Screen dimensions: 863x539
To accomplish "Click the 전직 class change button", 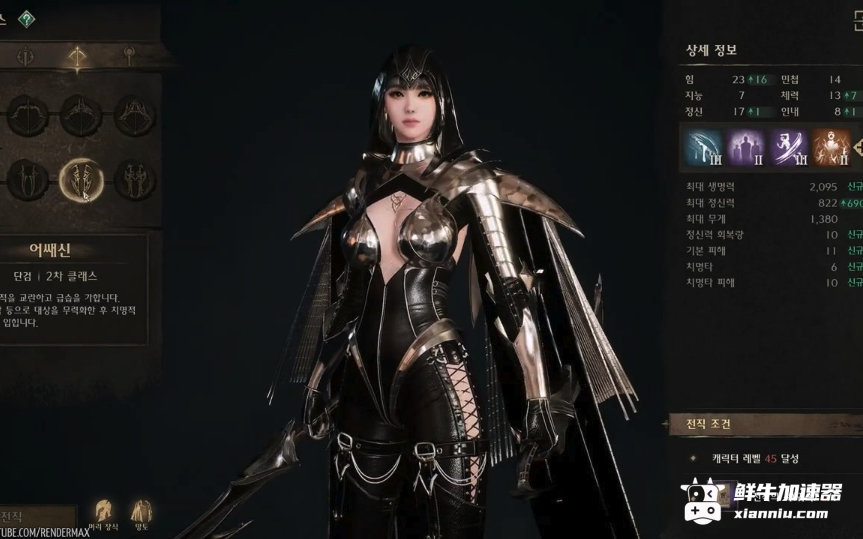I will tap(14, 516).
